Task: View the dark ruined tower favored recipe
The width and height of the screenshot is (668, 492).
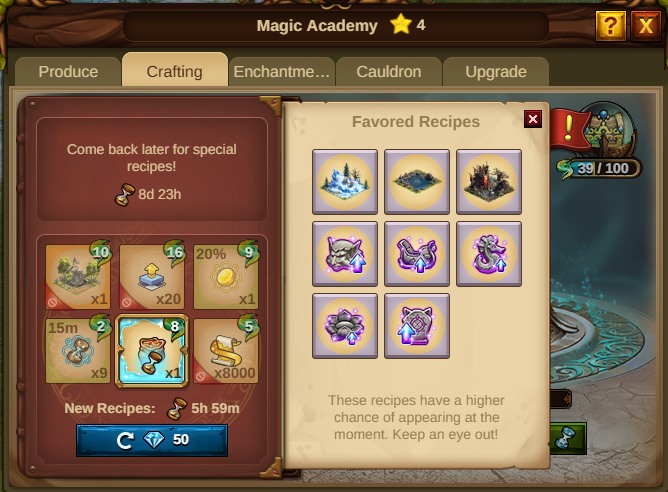Action: [x=489, y=181]
